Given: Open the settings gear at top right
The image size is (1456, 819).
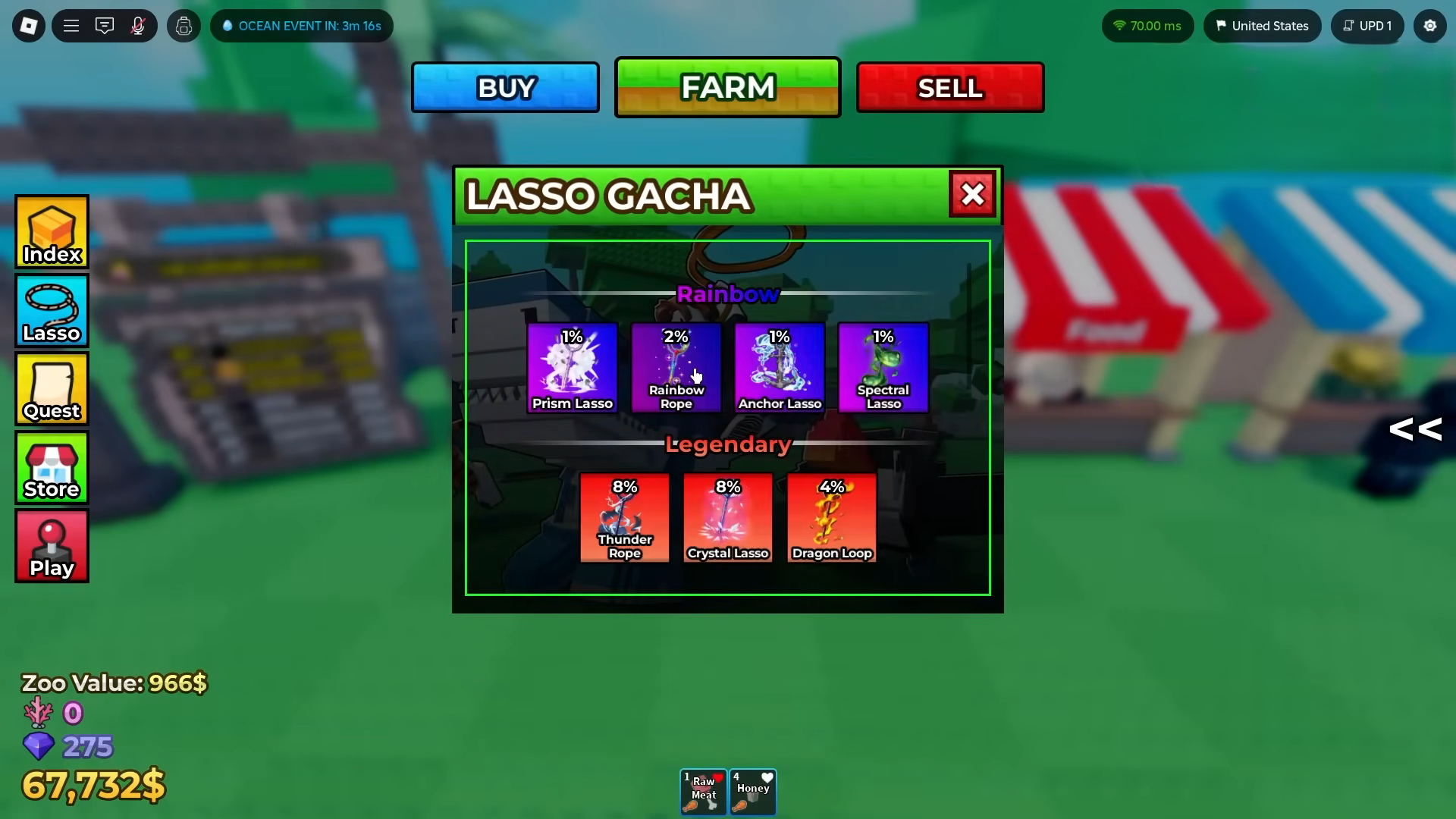Looking at the screenshot, I should (x=1430, y=25).
